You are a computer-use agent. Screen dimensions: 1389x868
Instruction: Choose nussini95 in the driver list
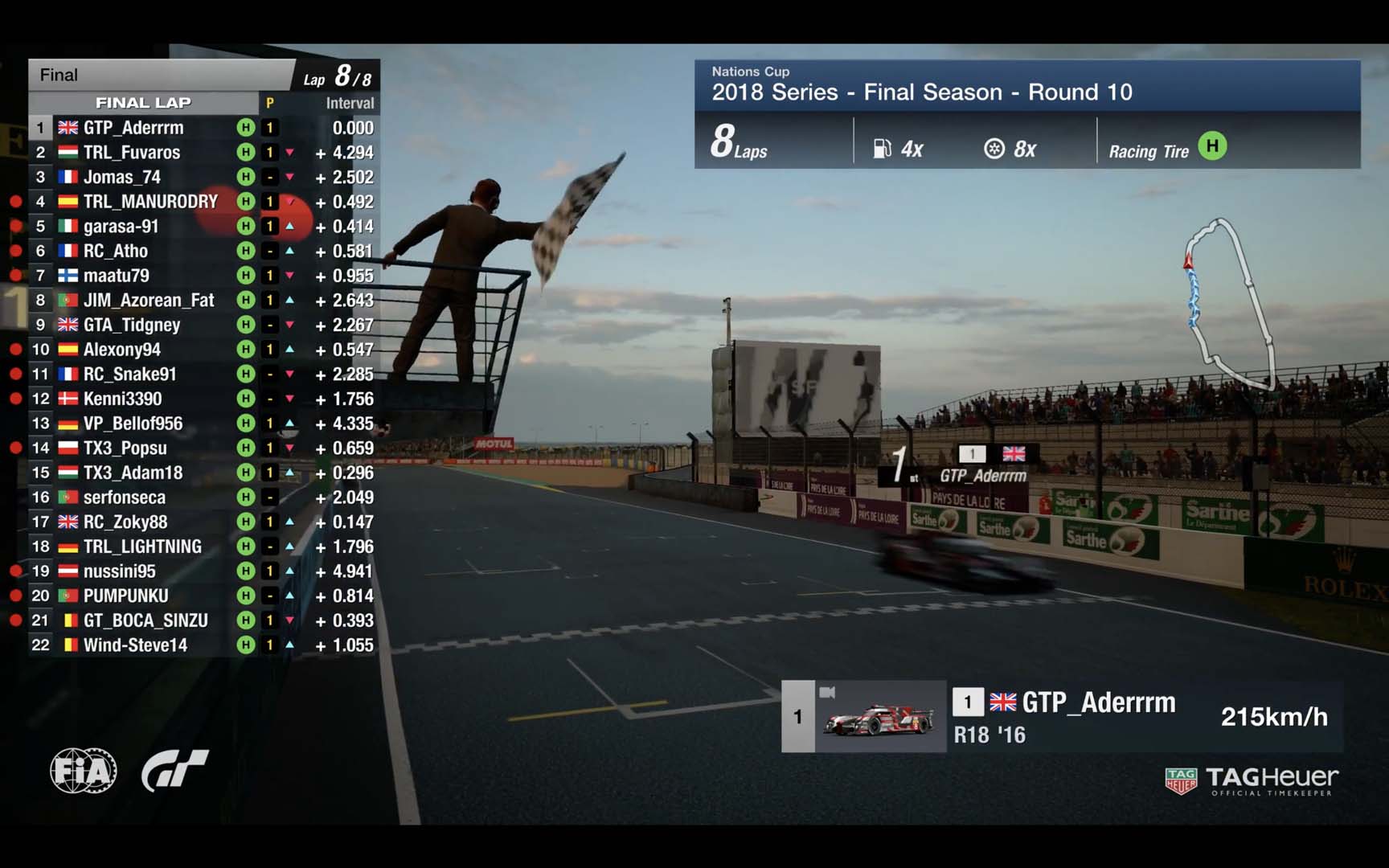(x=120, y=571)
